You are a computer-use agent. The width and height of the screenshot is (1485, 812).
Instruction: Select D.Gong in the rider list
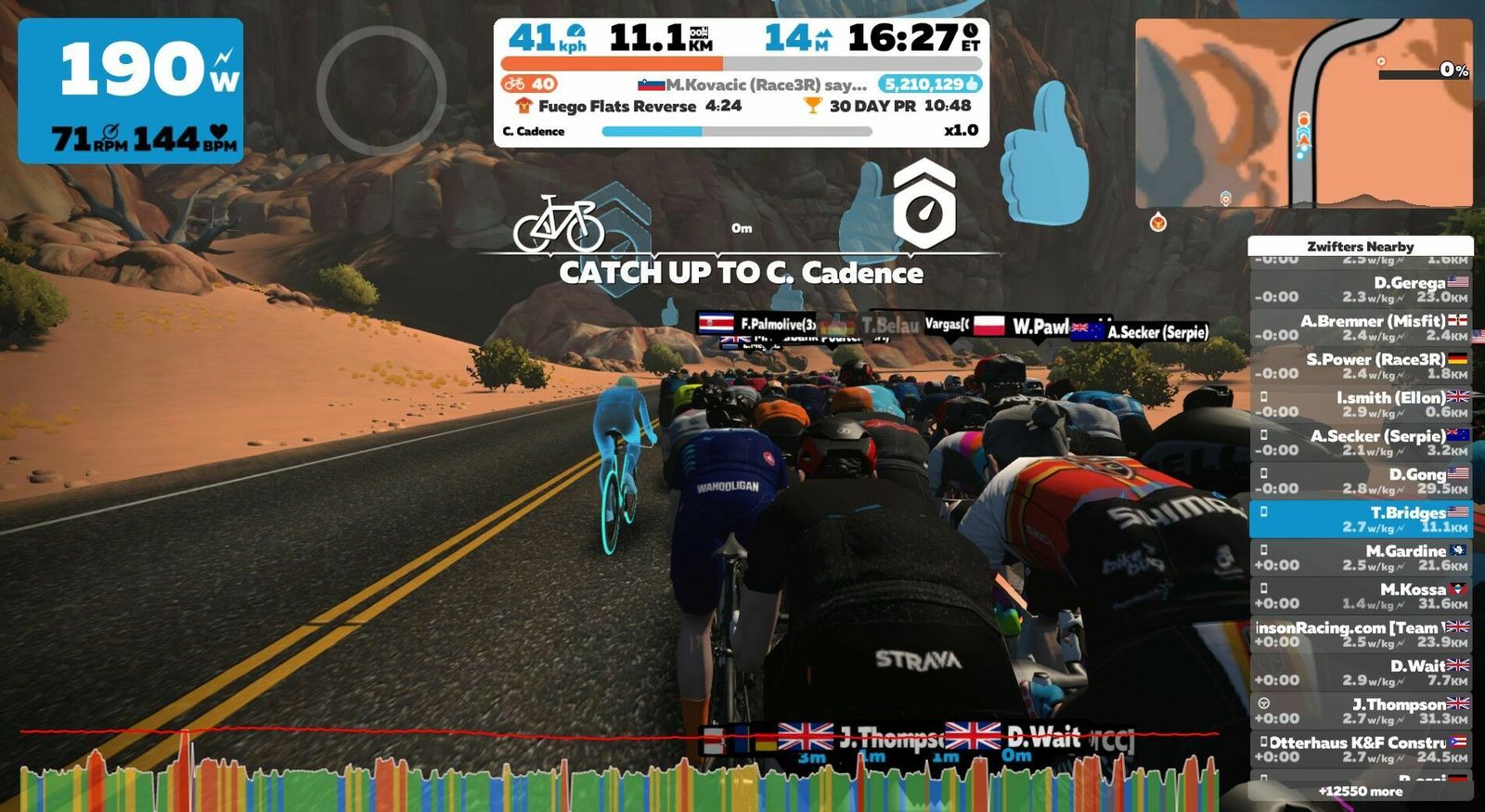pos(1360,481)
